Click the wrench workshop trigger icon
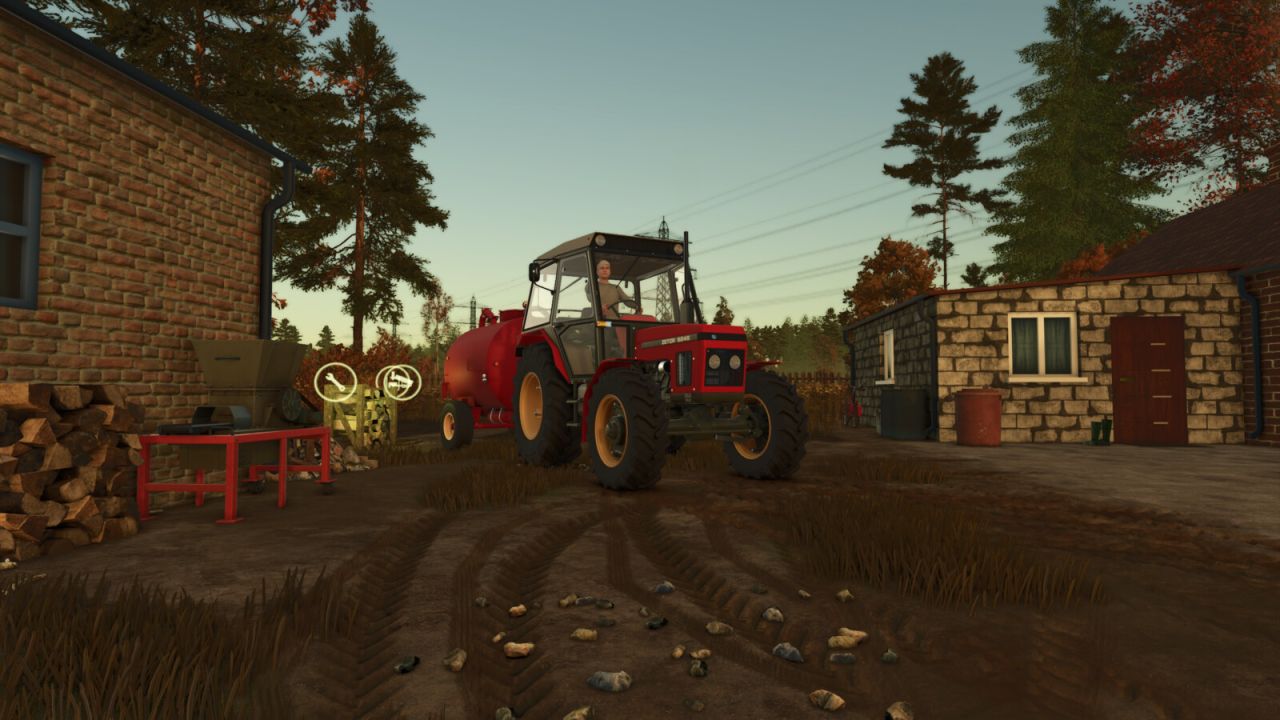Viewport: 1280px width, 720px height. click(x=336, y=381)
